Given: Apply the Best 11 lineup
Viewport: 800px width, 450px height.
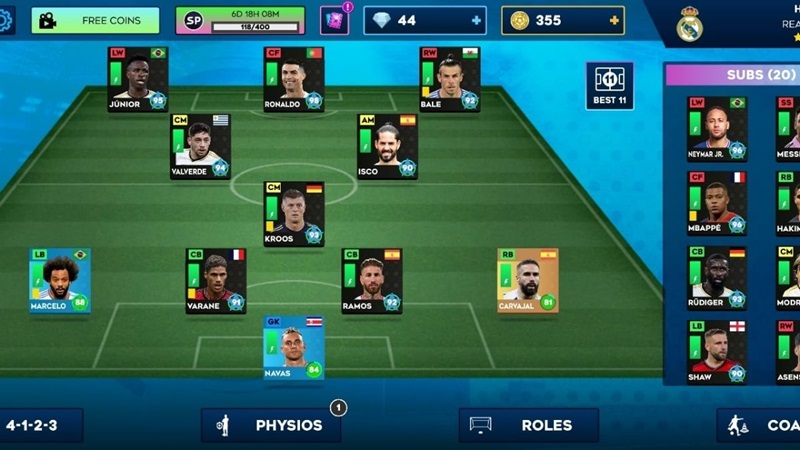Looking at the screenshot, I should coord(609,86).
